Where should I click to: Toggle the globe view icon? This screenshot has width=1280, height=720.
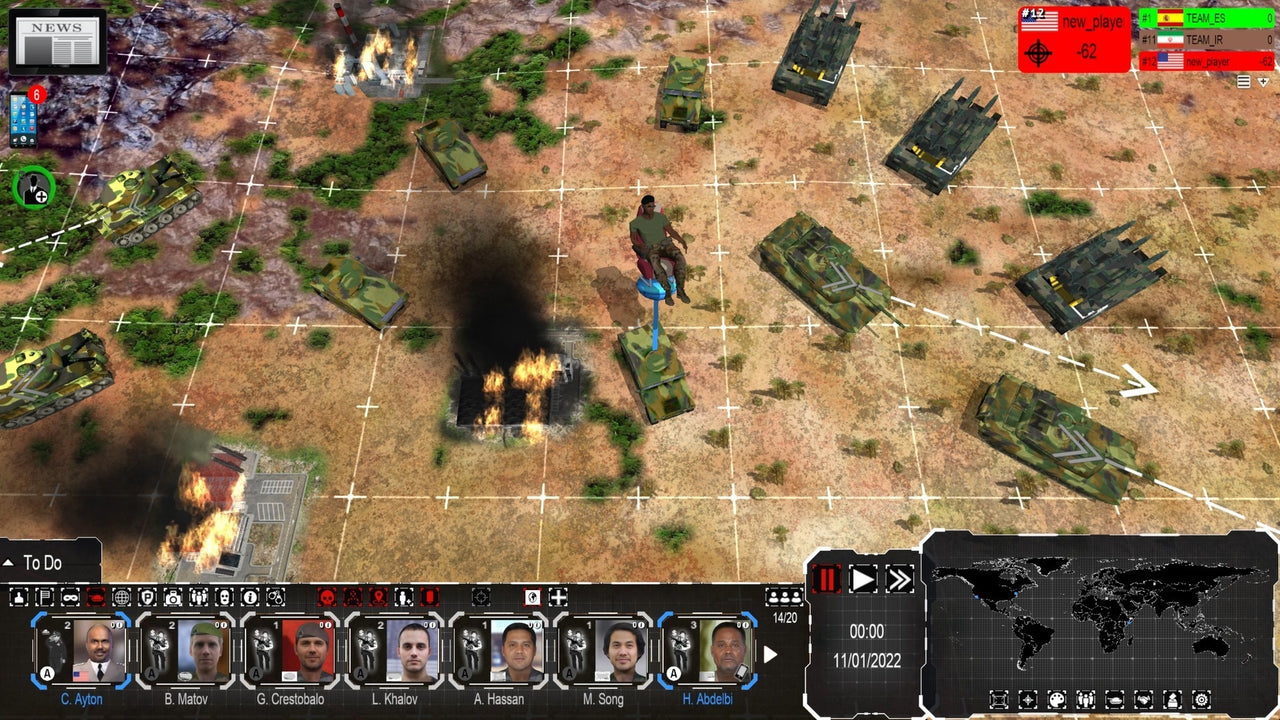tap(120, 598)
